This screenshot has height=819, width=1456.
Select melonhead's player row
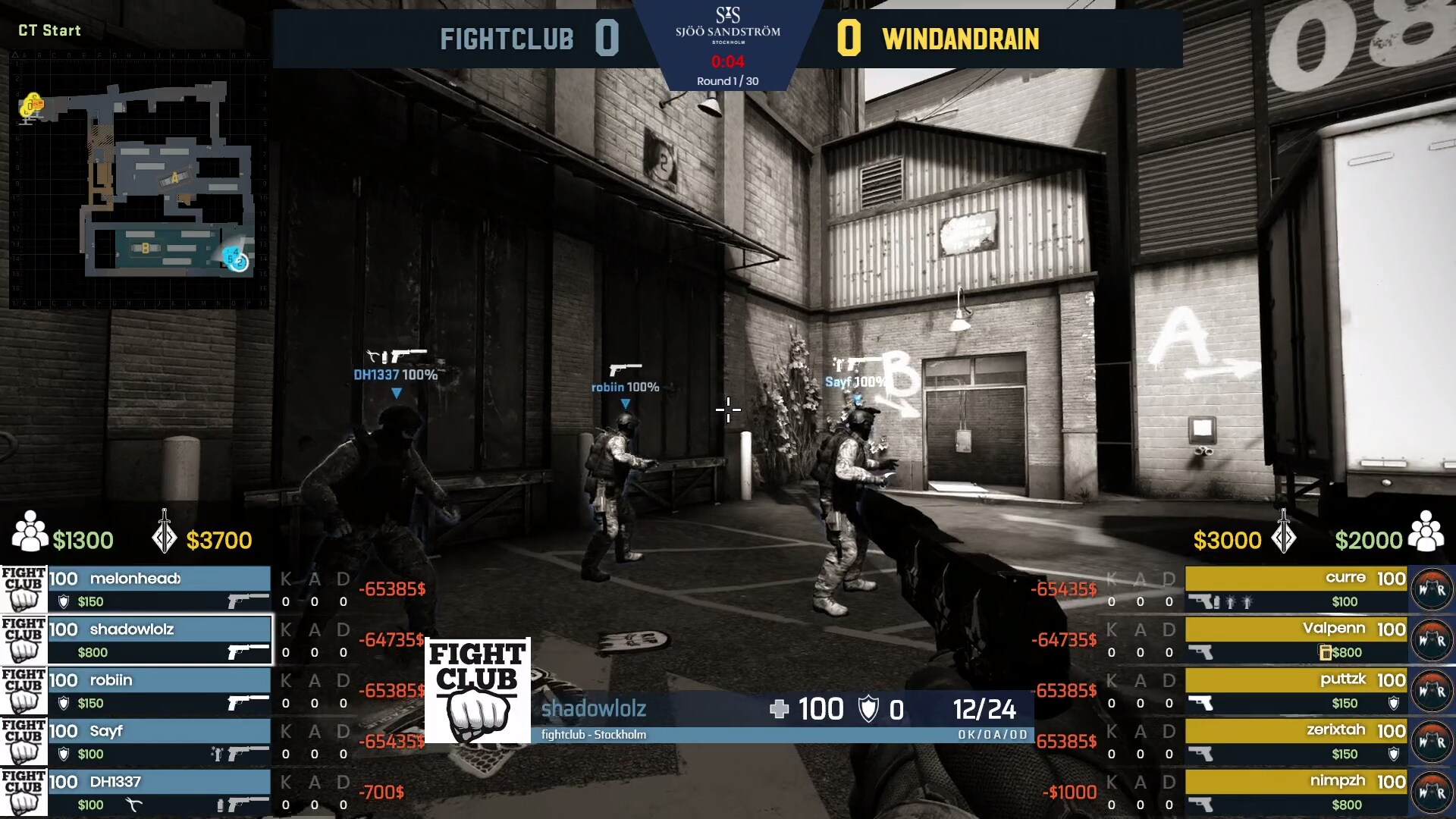[159, 589]
